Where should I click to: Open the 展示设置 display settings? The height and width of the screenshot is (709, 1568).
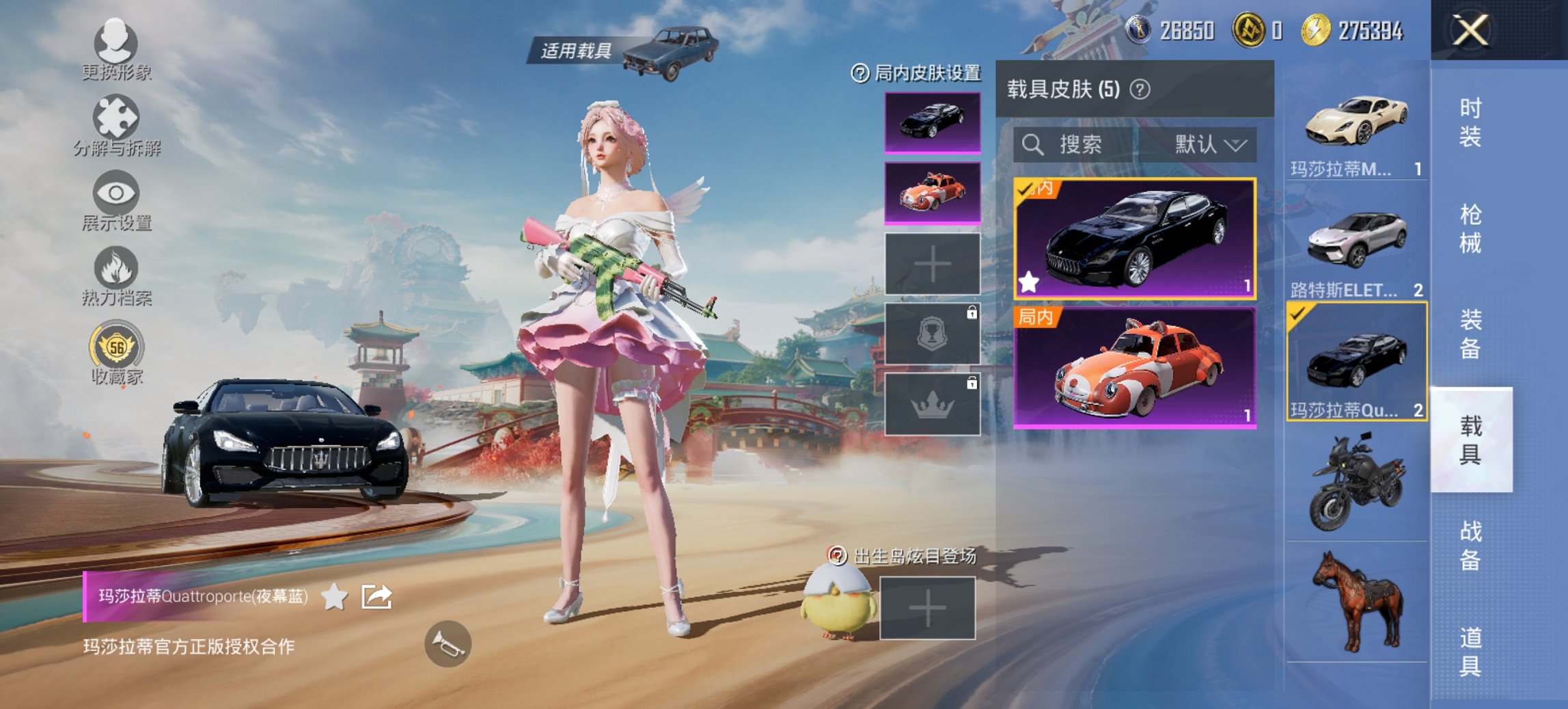coord(116,198)
